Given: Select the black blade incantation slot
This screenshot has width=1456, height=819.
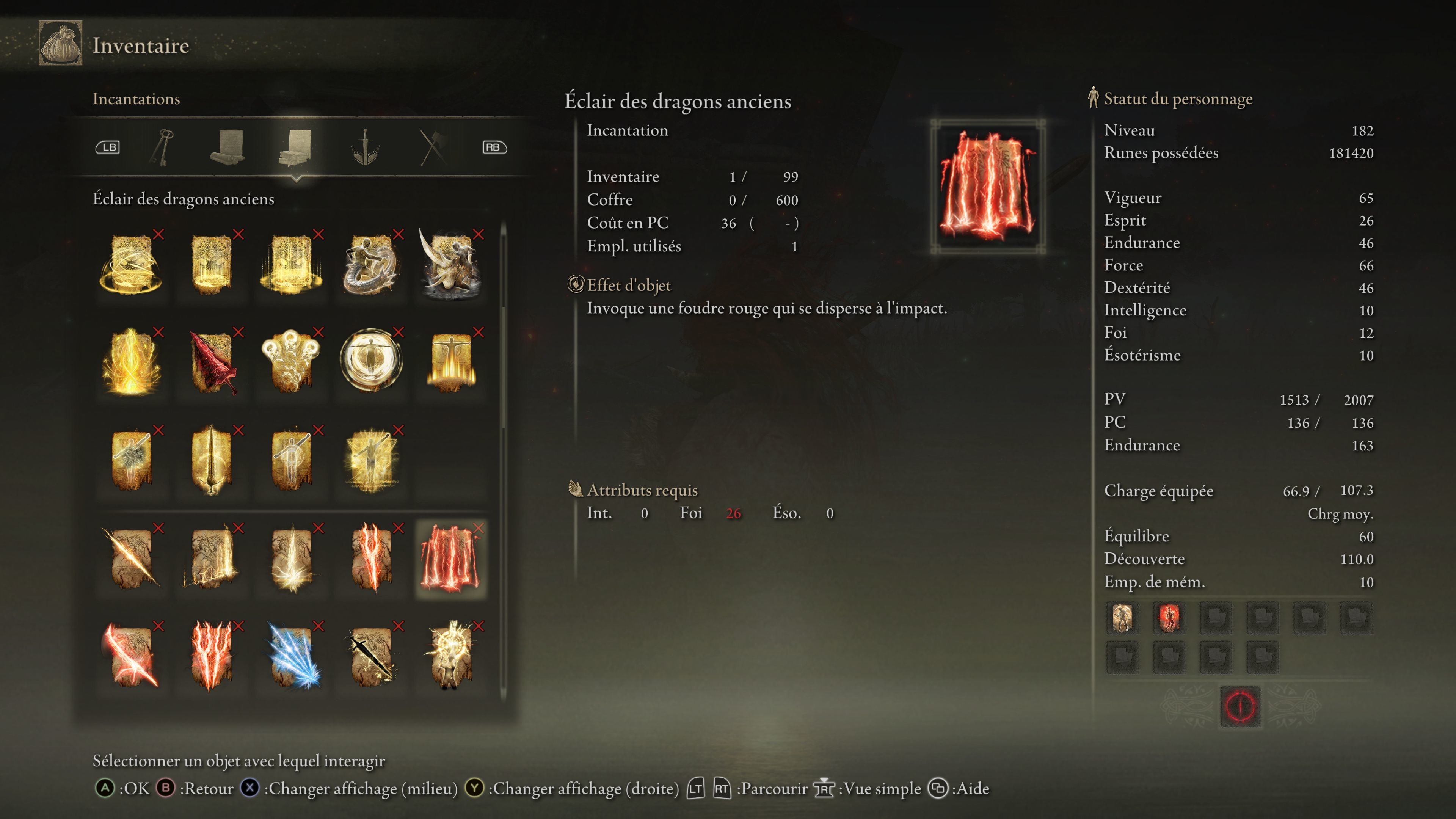Looking at the screenshot, I should [371, 656].
